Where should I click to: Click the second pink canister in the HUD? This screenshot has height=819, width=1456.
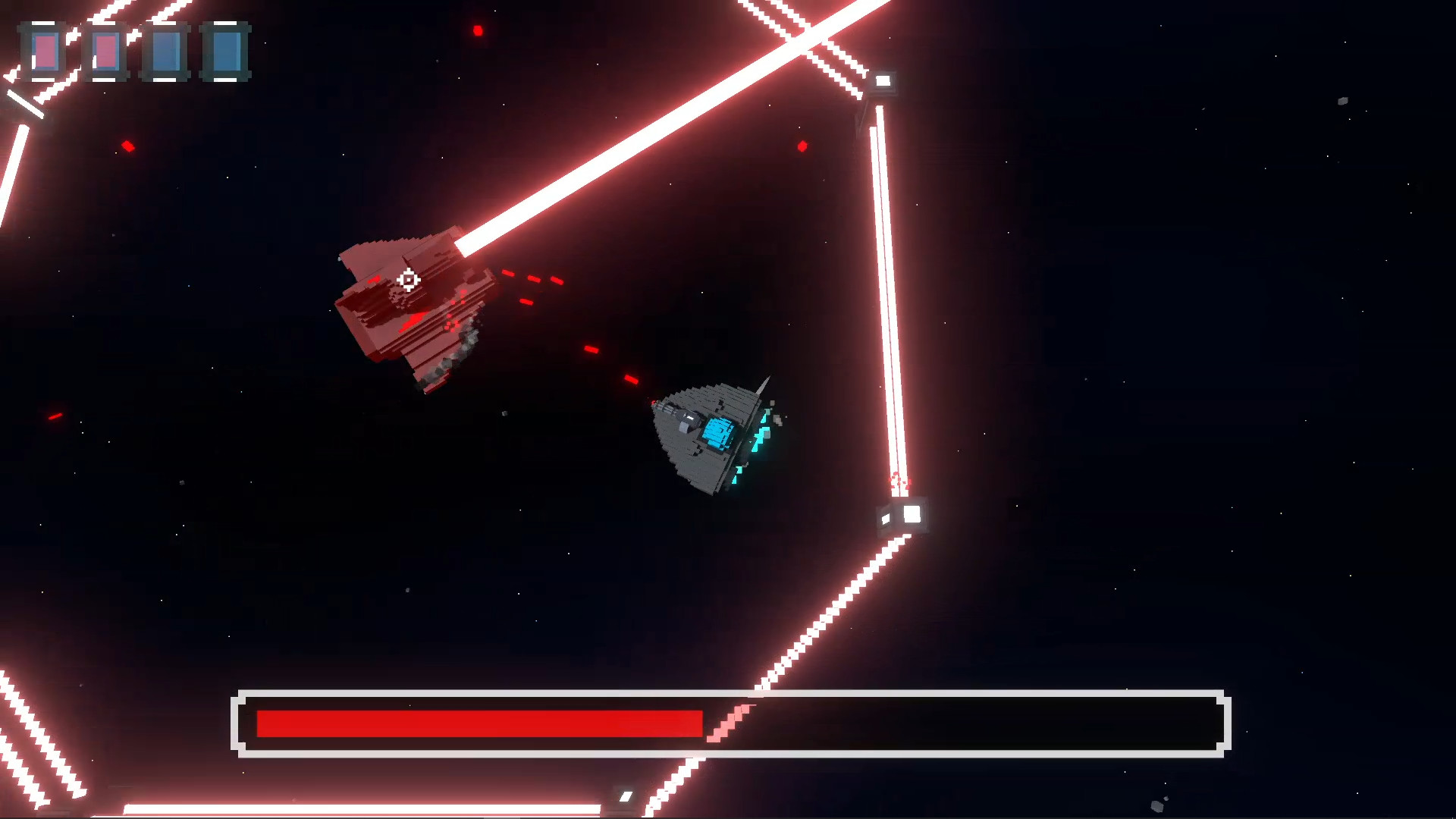coord(106,53)
